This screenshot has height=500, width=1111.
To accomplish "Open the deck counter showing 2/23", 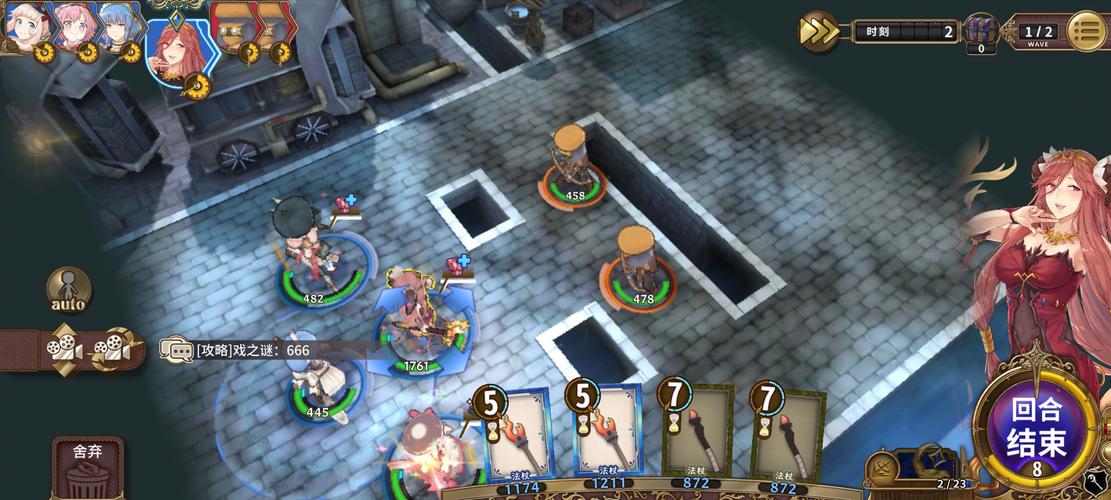I will click(x=950, y=484).
